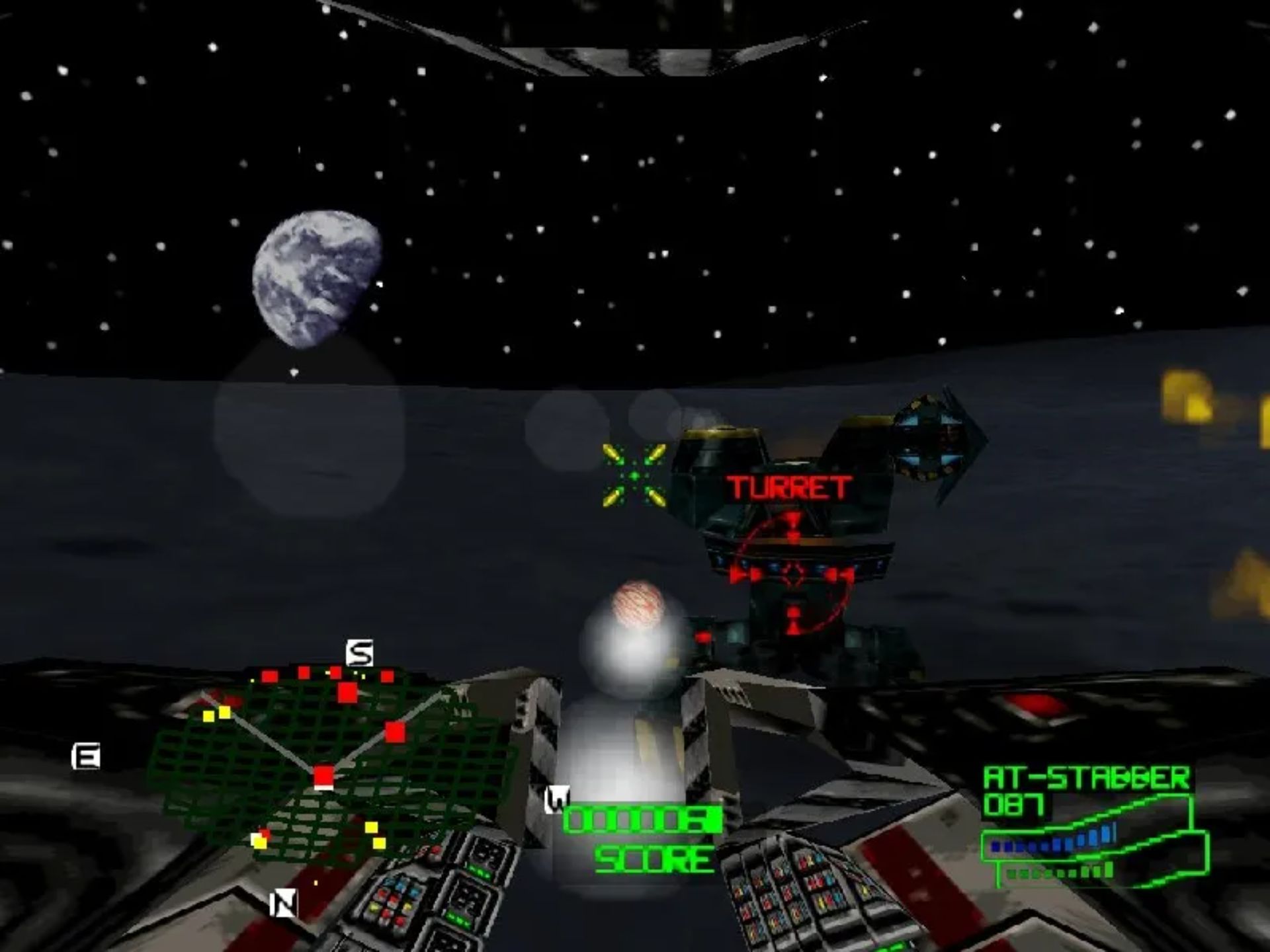Select the E compass marker on radar
The image size is (1270, 952).
click(x=86, y=756)
